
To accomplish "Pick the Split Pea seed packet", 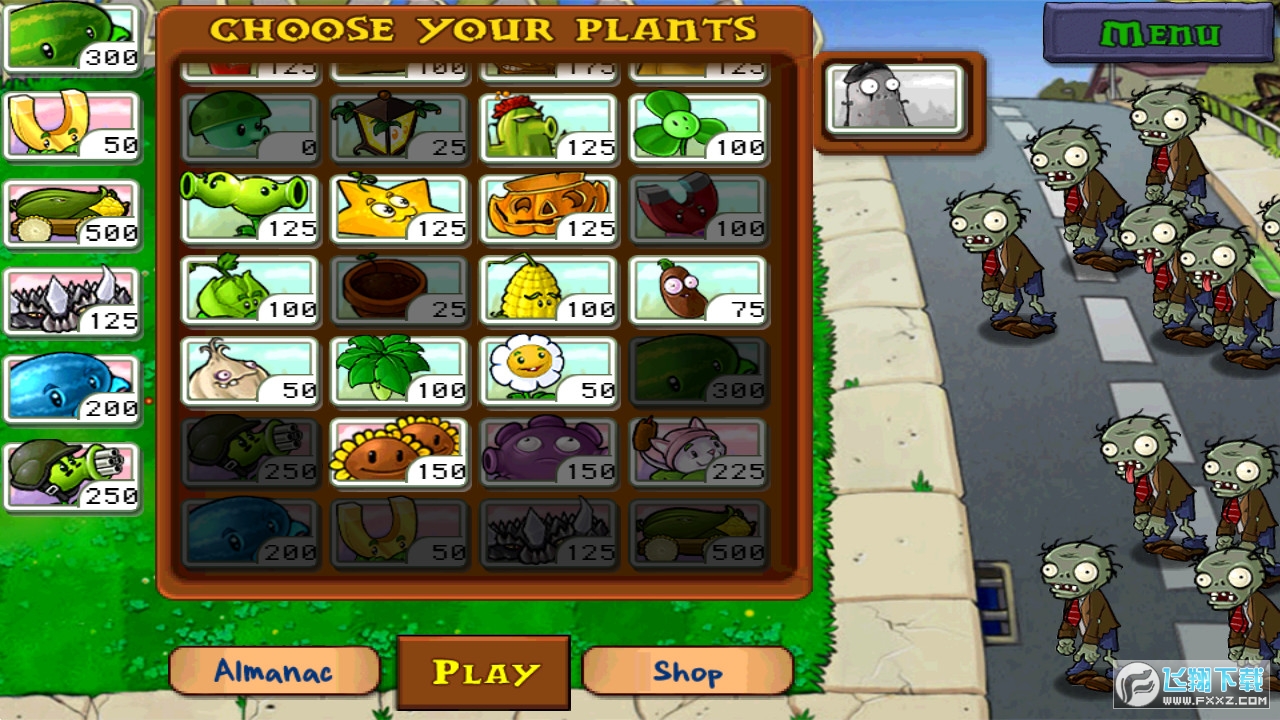I will coord(249,209).
